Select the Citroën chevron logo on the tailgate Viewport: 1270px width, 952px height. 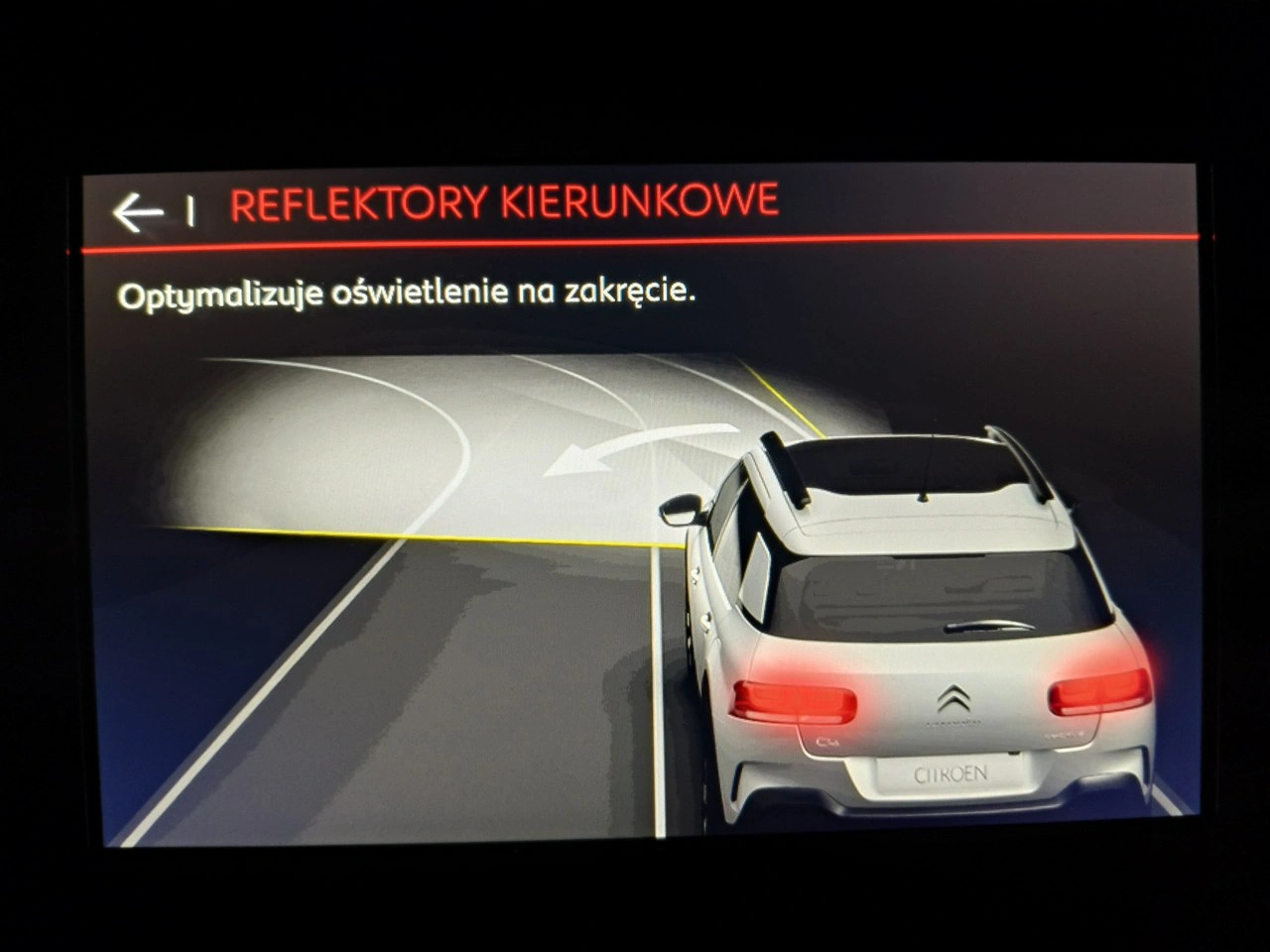pos(952,695)
